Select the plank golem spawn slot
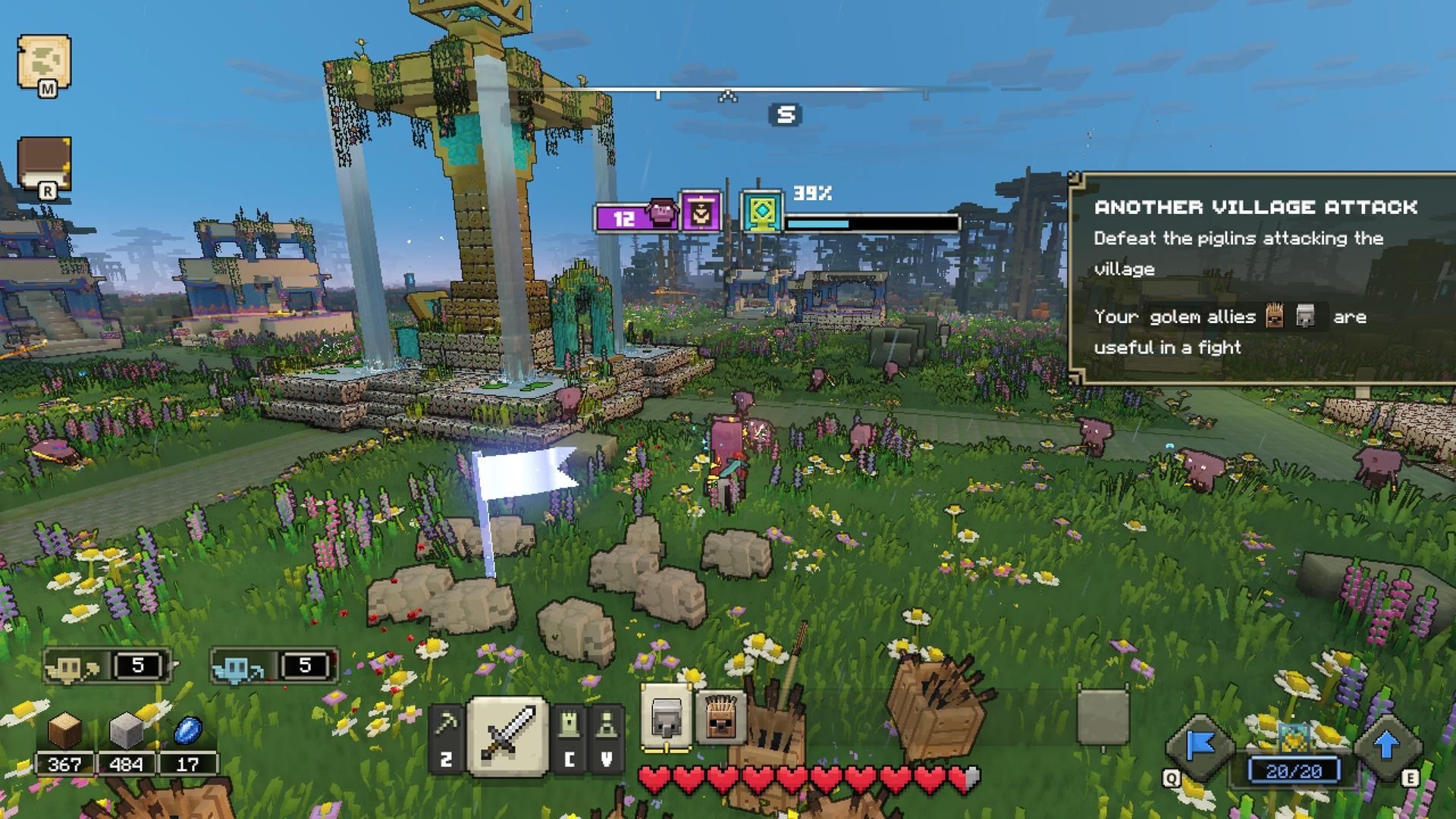The width and height of the screenshot is (1456, 819). 720,718
